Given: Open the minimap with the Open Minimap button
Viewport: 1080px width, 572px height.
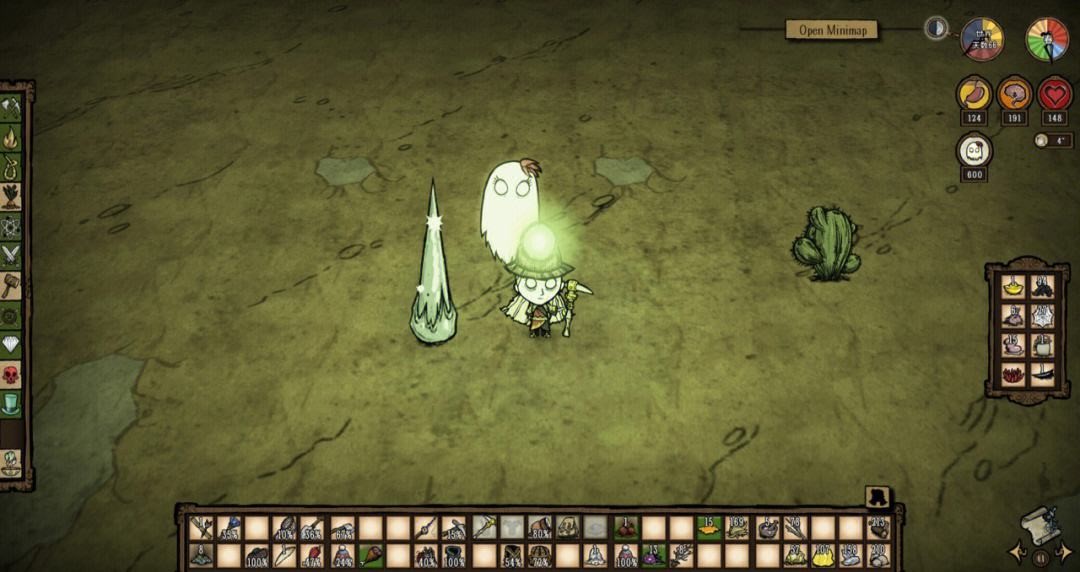Looking at the screenshot, I should (831, 30).
